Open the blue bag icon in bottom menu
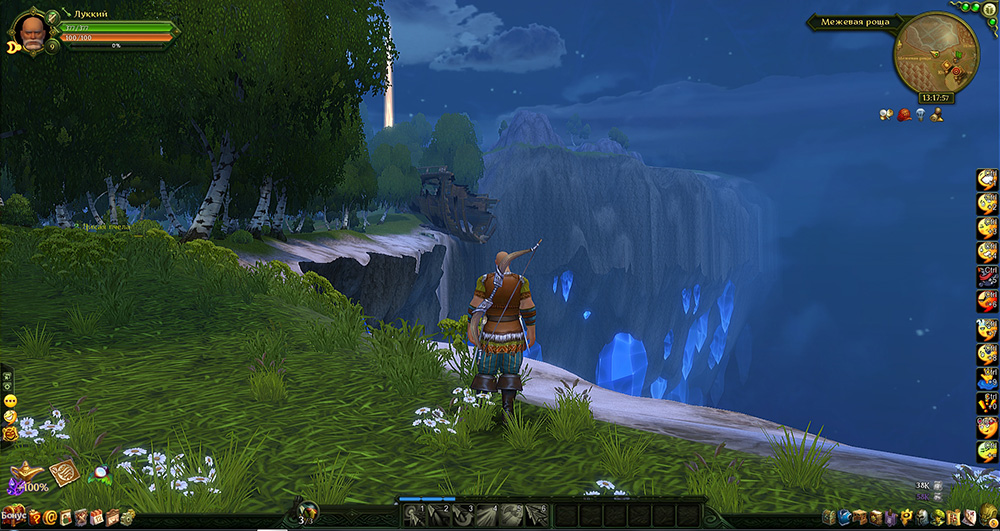 [x=844, y=517]
